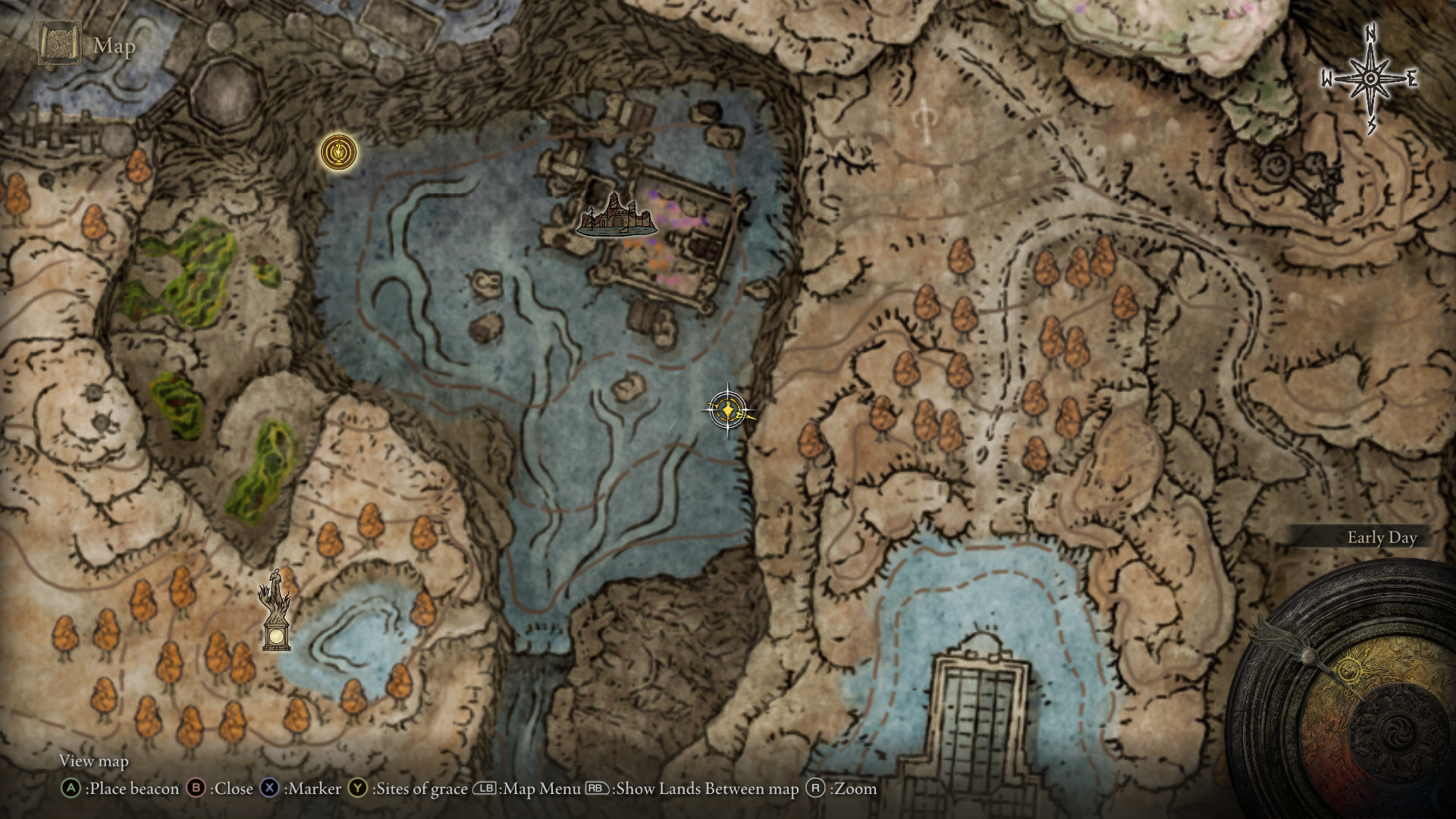This screenshot has width=1456, height=819.
Task: Select the statue marker near the pond
Action: pos(276,611)
